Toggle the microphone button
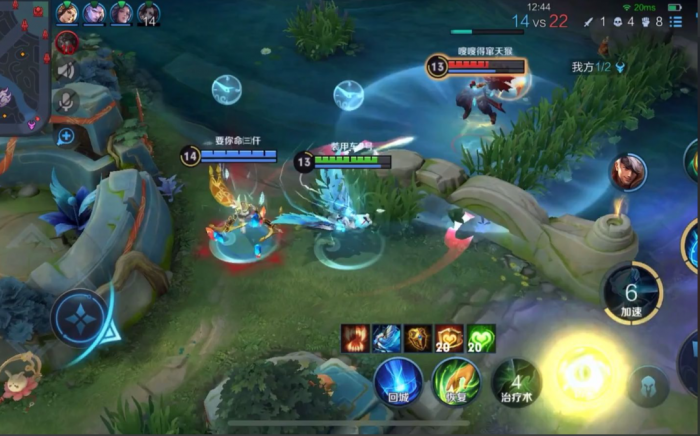 tap(67, 100)
